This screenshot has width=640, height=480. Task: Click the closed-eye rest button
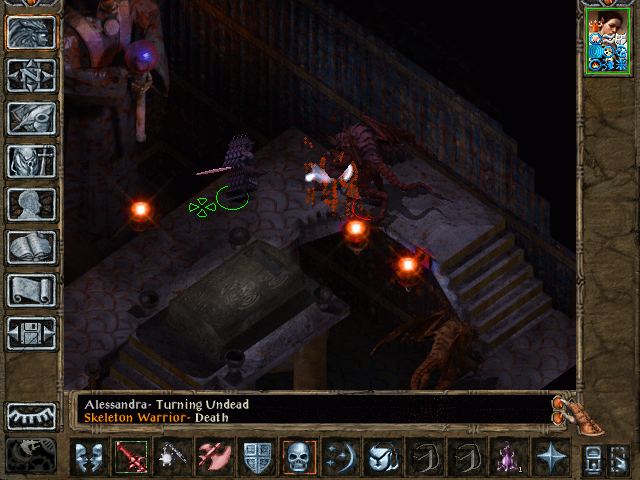(31, 416)
